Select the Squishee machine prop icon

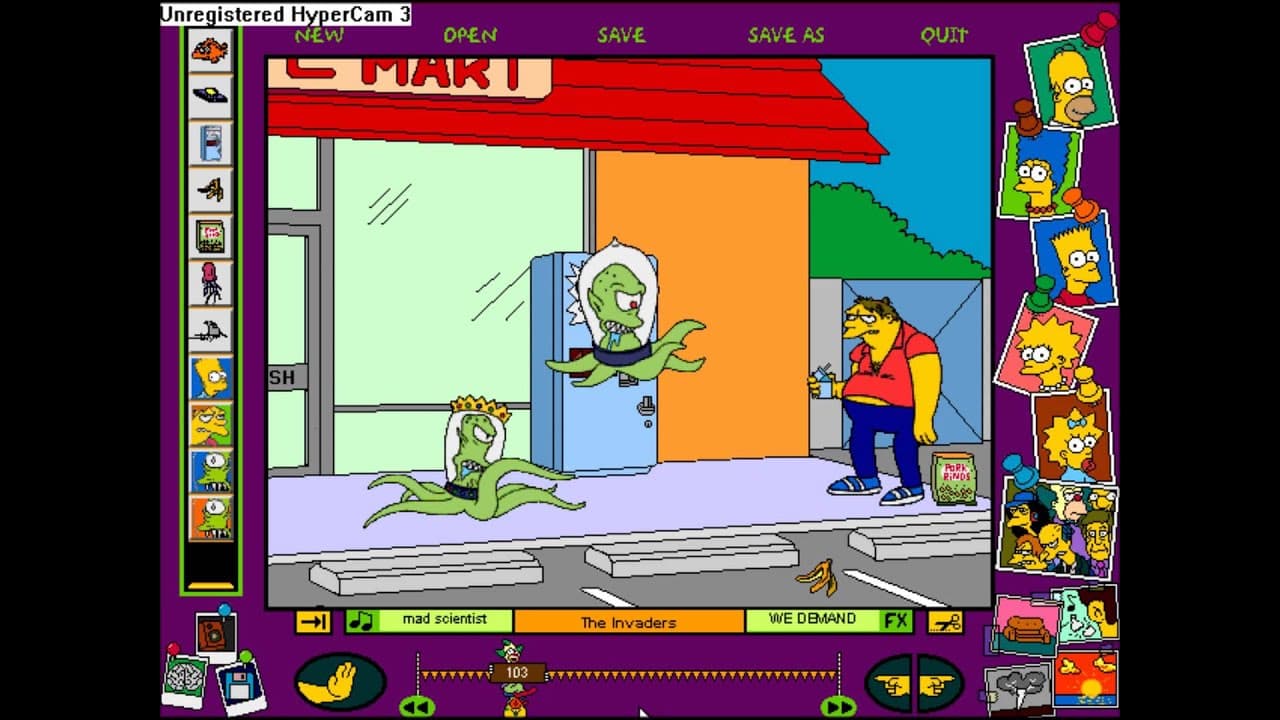tap(210, 143)
